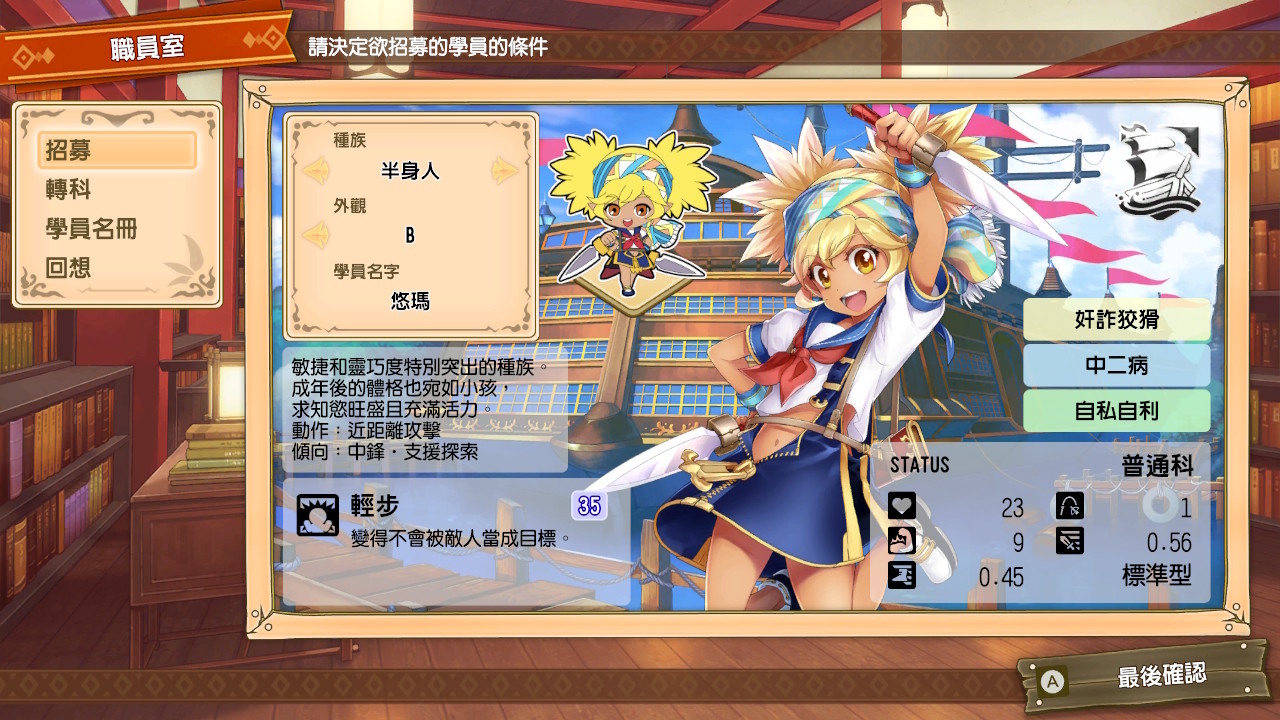Click the ring icon under 普通科

(x=1159, y=506)
